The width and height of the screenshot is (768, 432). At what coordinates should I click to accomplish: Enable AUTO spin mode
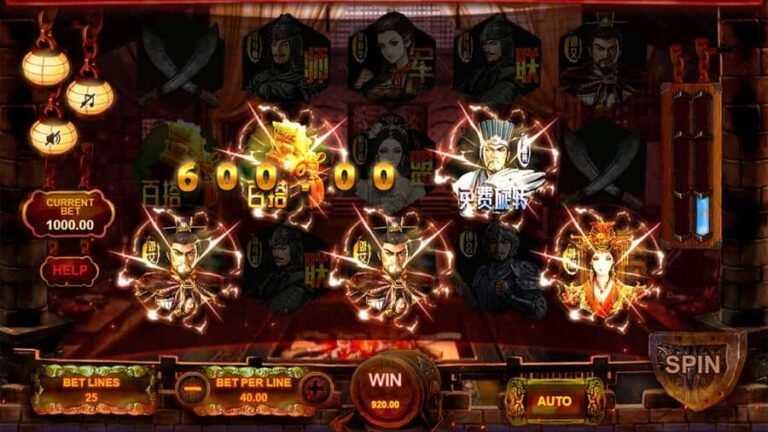coord(553,400)
